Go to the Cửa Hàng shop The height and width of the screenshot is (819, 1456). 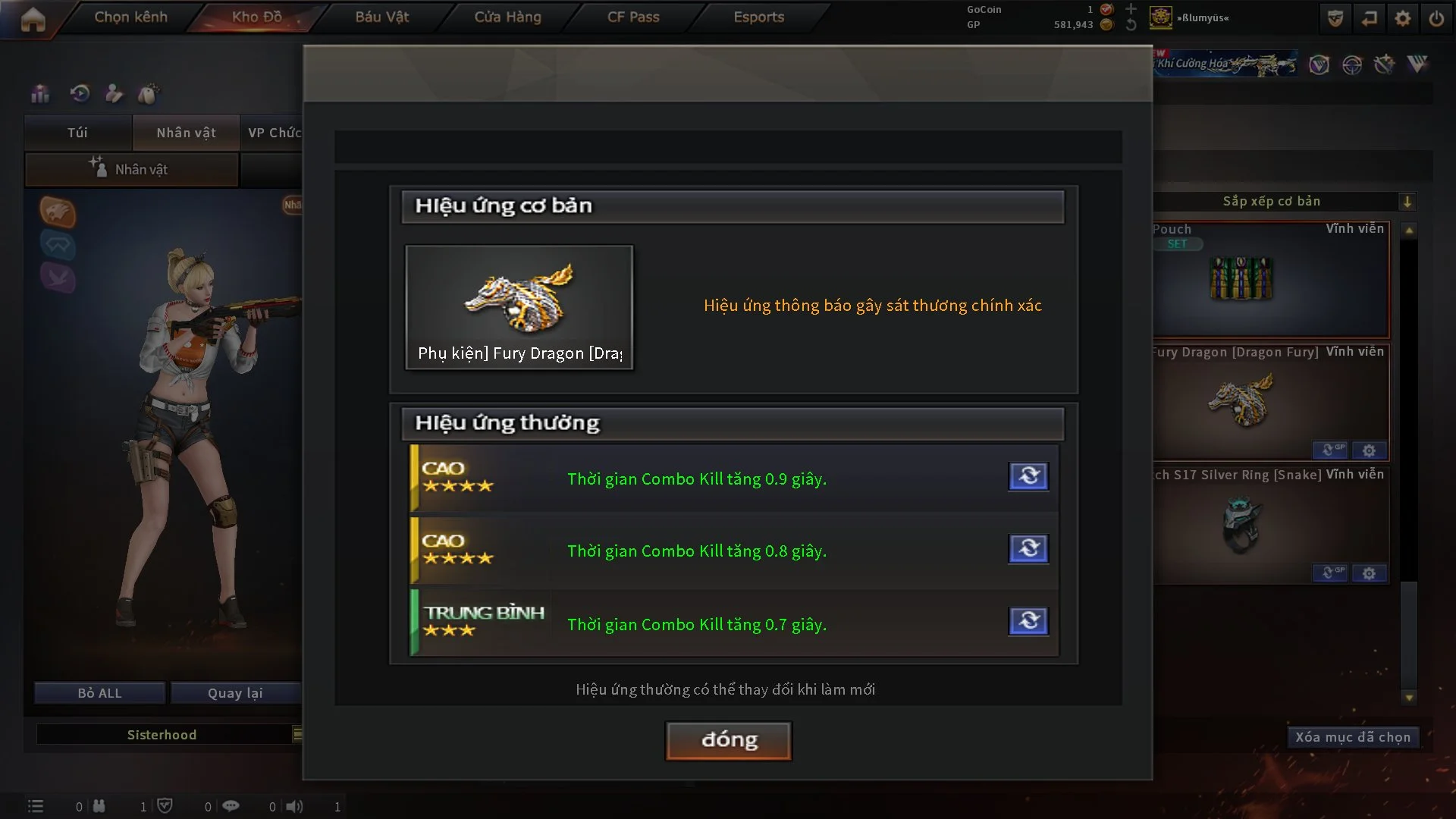507,17
